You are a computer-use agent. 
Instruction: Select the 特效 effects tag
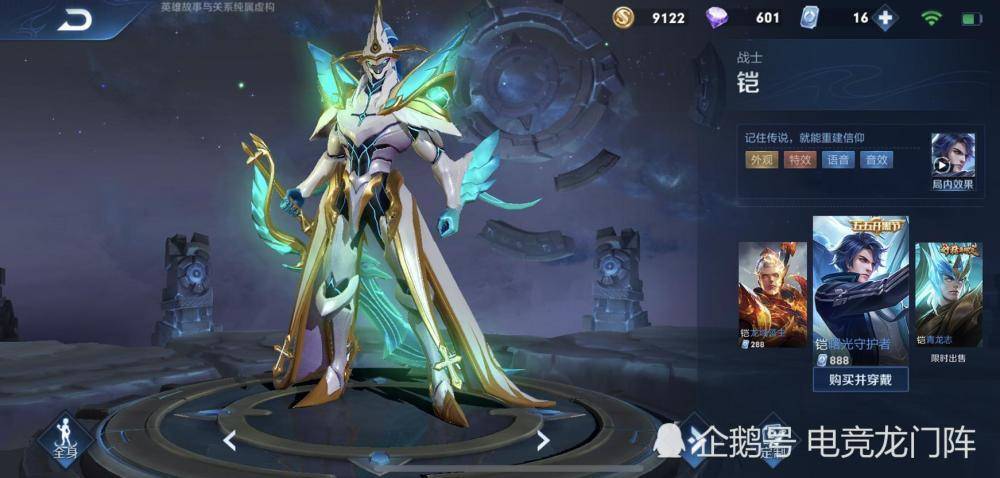click(799, 160)
